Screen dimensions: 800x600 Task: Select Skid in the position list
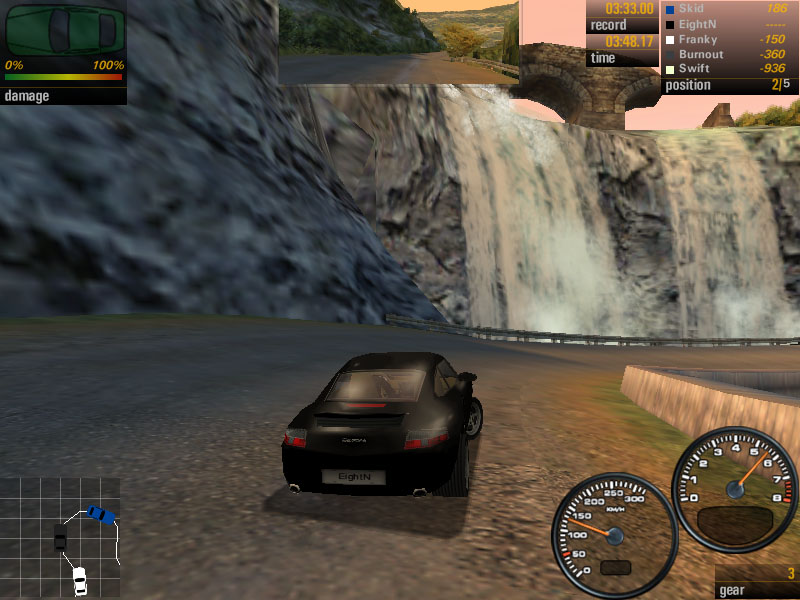click(730, 9)
